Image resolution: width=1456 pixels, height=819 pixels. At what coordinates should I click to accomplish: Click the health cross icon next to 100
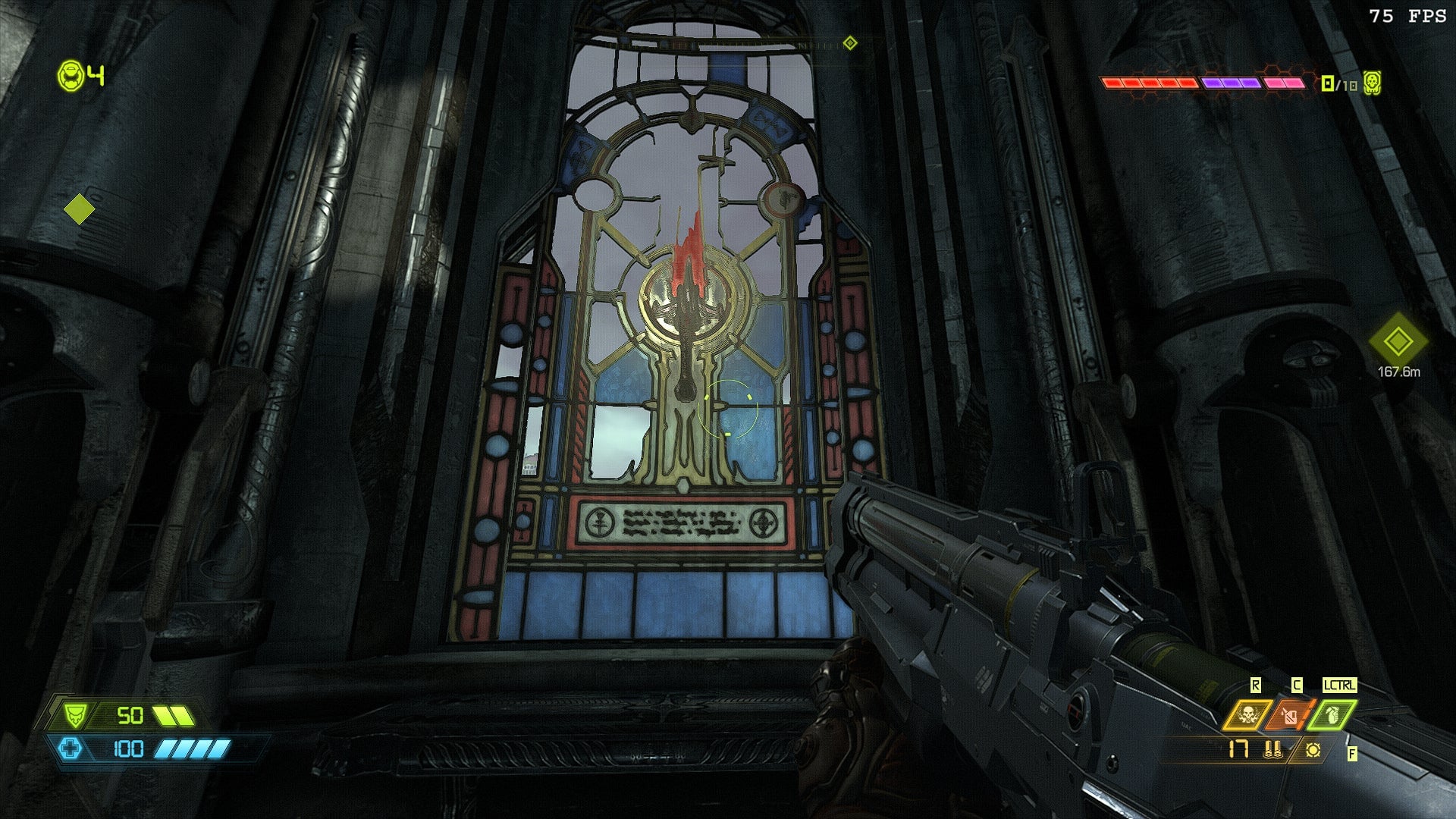click(x=71, y=749)
